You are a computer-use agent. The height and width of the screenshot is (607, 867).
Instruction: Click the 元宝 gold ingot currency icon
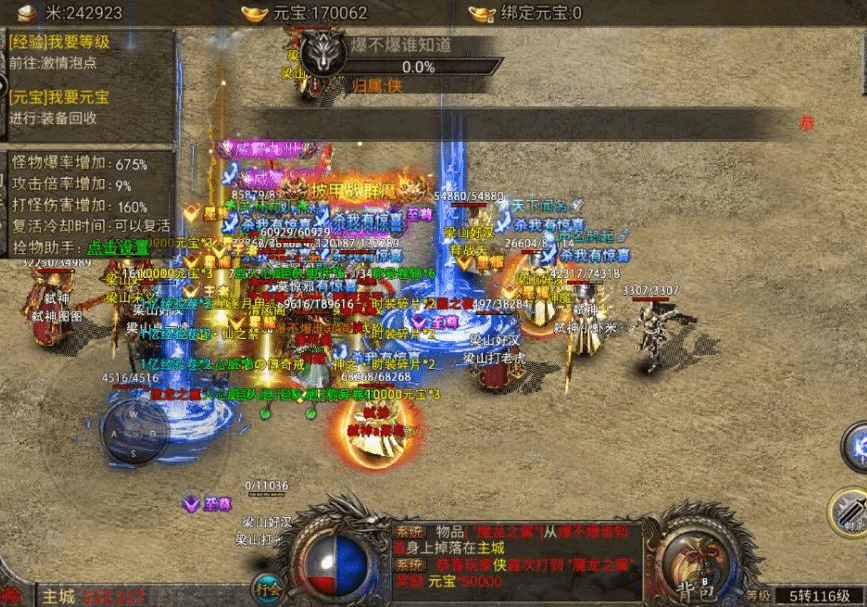point(255,13)
